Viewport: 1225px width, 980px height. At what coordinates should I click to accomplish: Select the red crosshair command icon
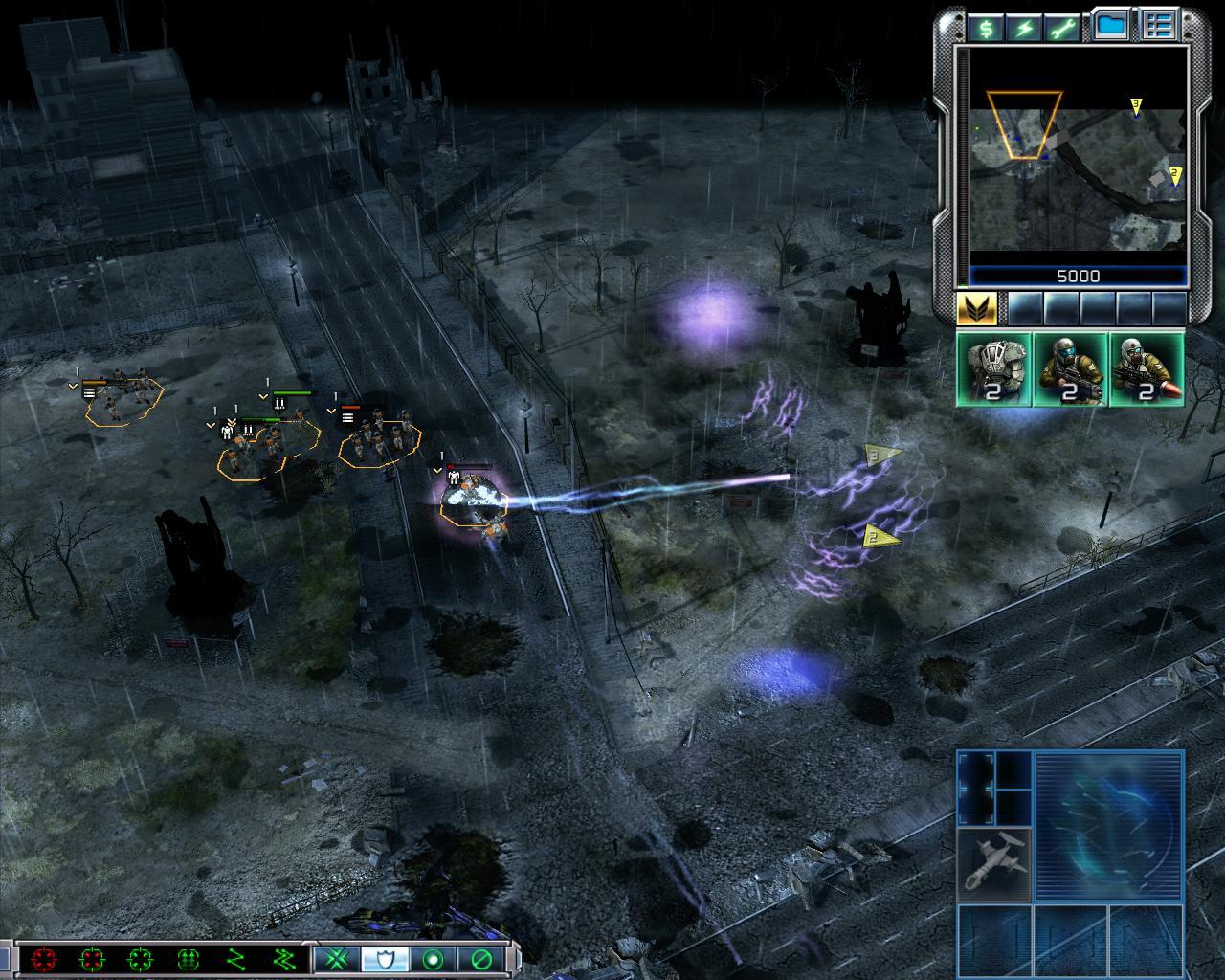43,958
